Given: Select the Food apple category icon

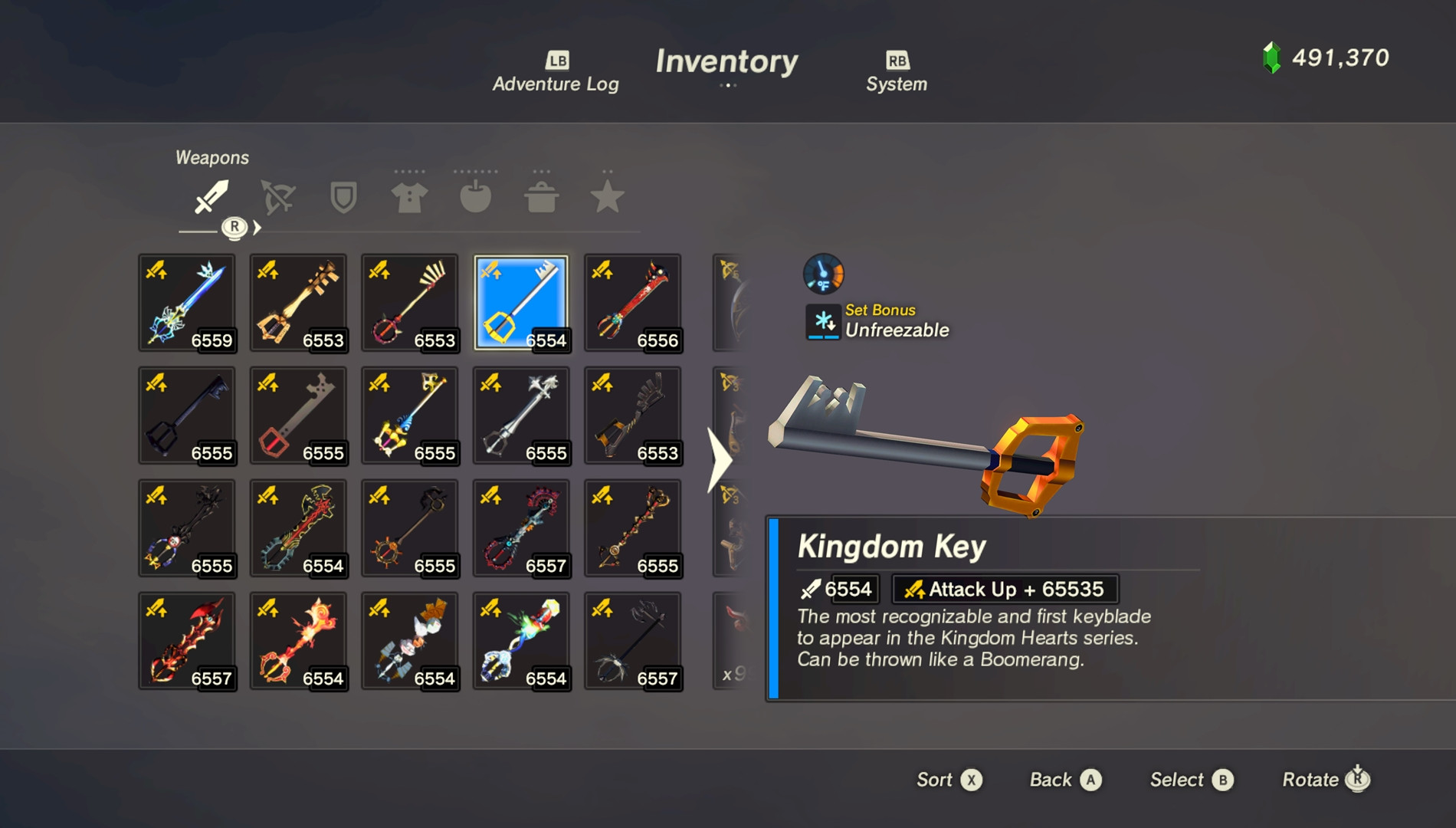Looking at the screenshot, I should pyautogui.click(x=474, y=198).
